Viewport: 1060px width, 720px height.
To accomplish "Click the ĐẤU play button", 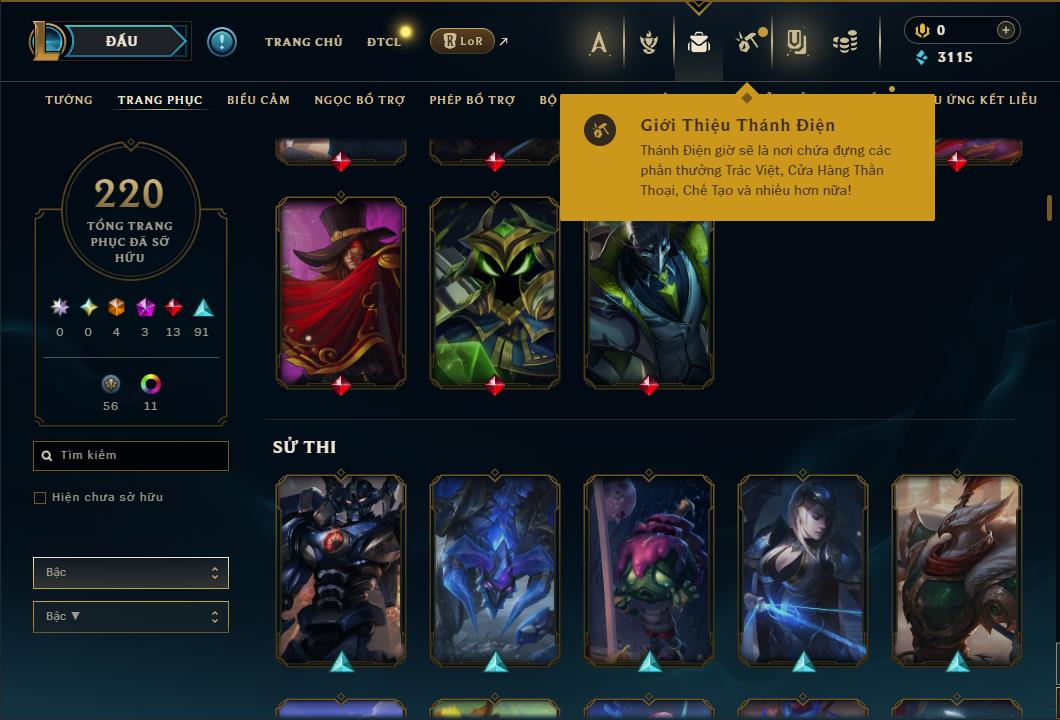I will click(122, 41).
